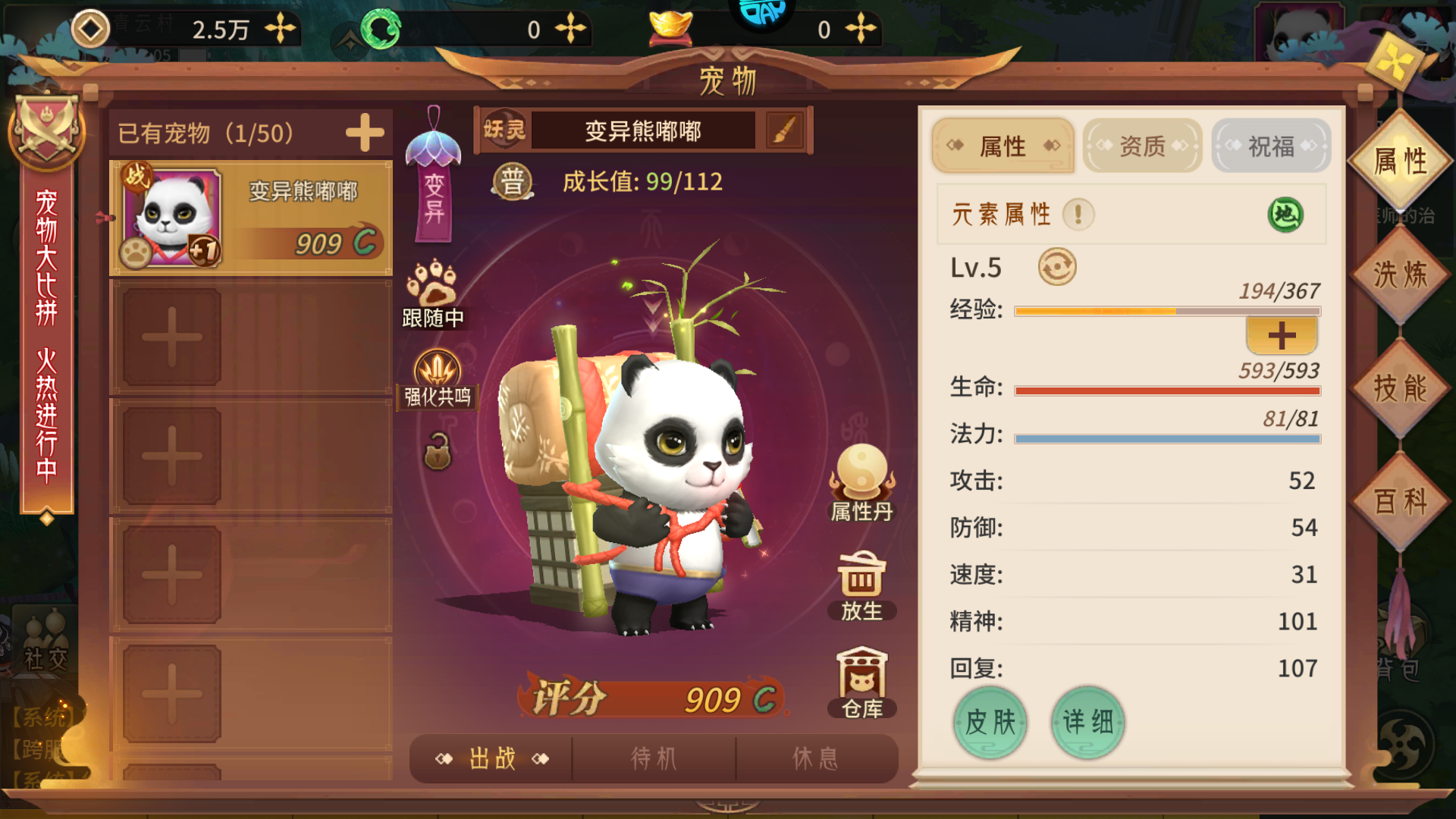Select the 出战 battle mode
1456x819 pixels.
(491, 758)
